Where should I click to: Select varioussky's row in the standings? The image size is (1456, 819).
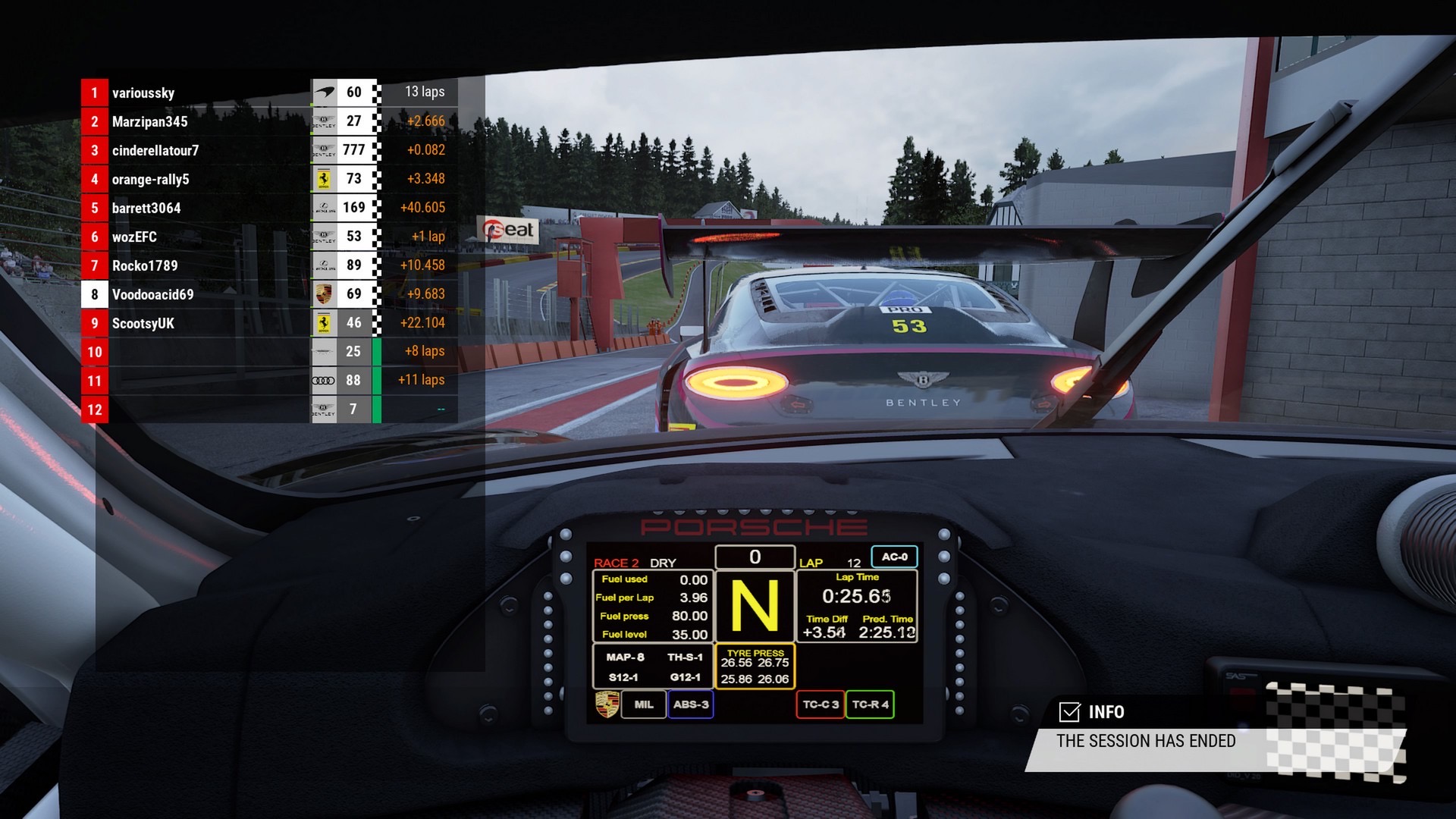tap(143, 93)
